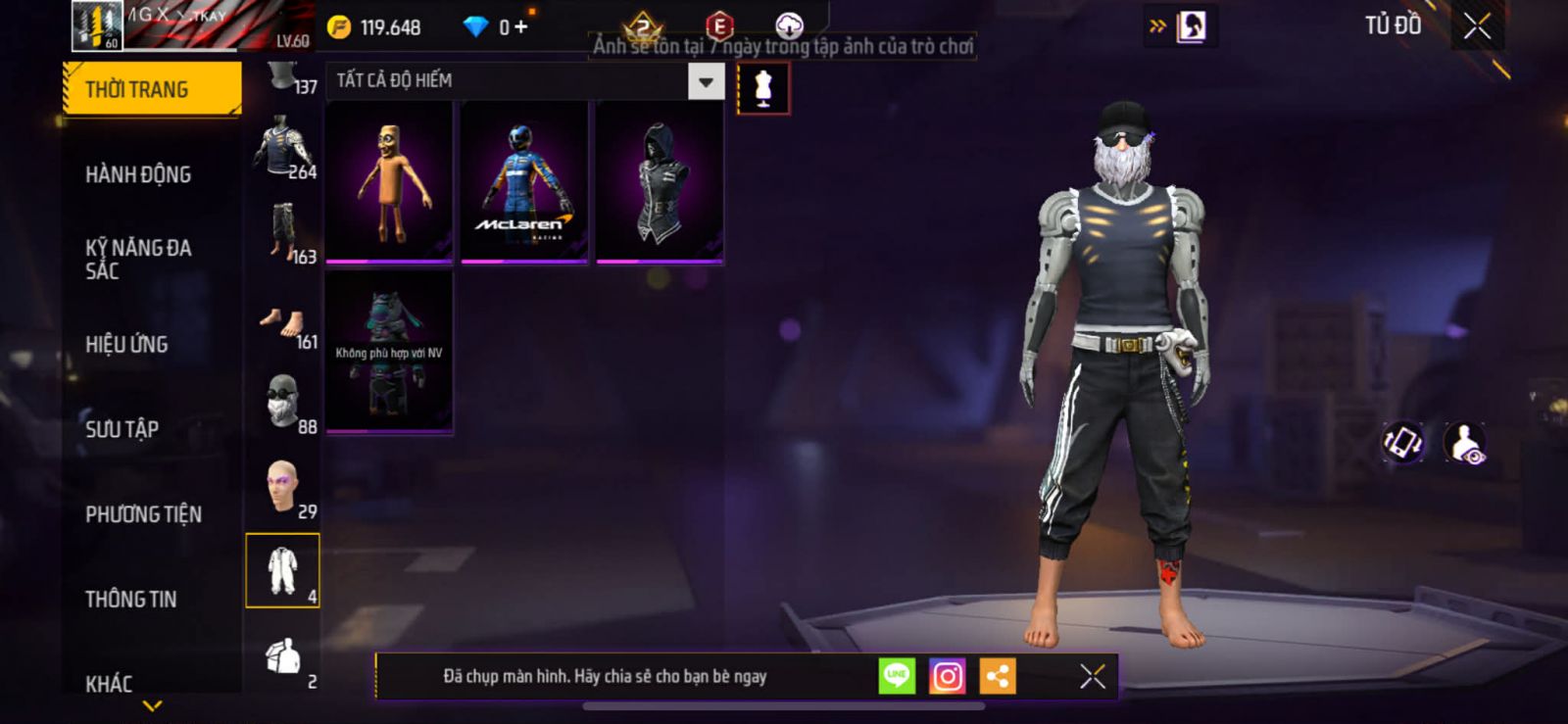This screenshot has height=724, width=1568.
Task: Switch to Hành Động tab
Action: pyautogui.click(x=138, y=174)
